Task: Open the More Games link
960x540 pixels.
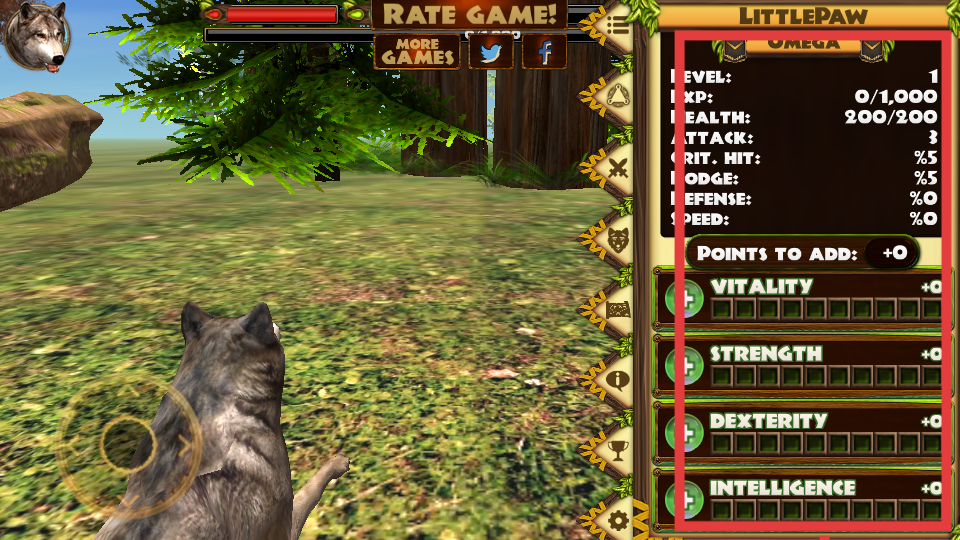Action: [417, 51]
